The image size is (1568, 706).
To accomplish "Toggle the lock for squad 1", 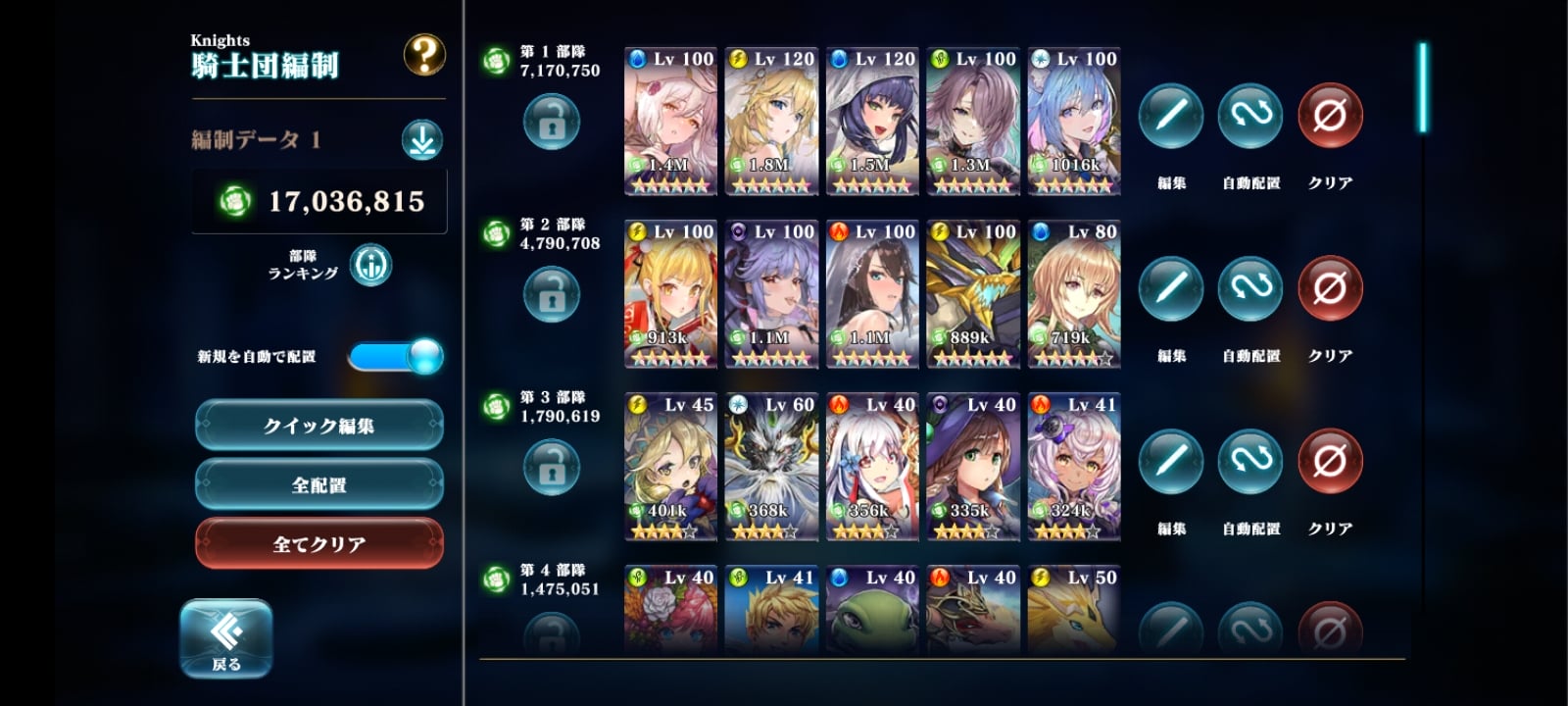I will coord(552,122).
